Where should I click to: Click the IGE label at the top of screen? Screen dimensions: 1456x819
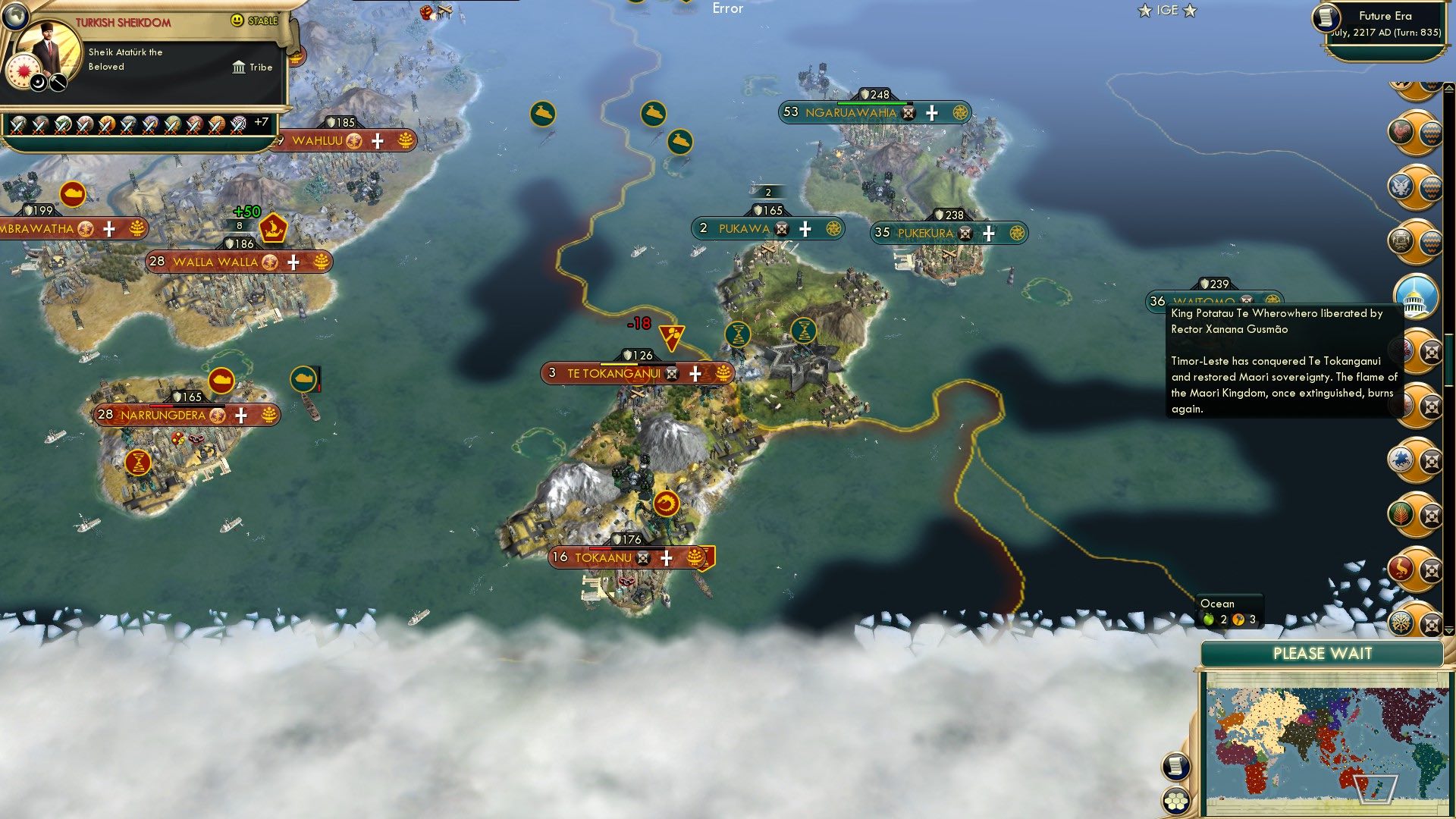pyautogui.click(x=1166, y=10)
